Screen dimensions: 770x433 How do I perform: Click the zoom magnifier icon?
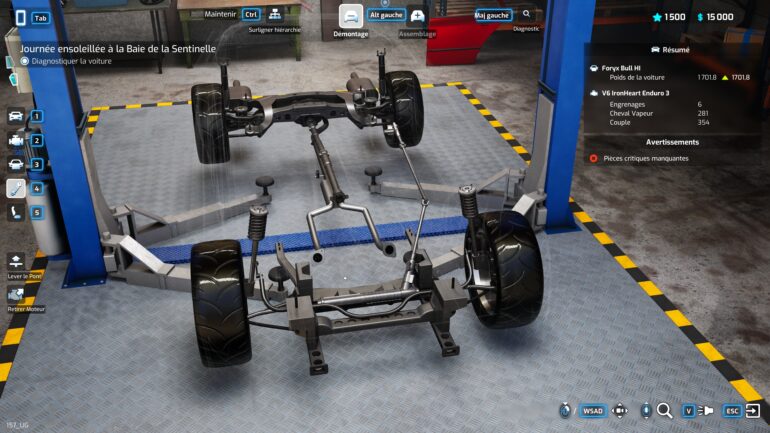pyautogui.click(x=664, y=410)
